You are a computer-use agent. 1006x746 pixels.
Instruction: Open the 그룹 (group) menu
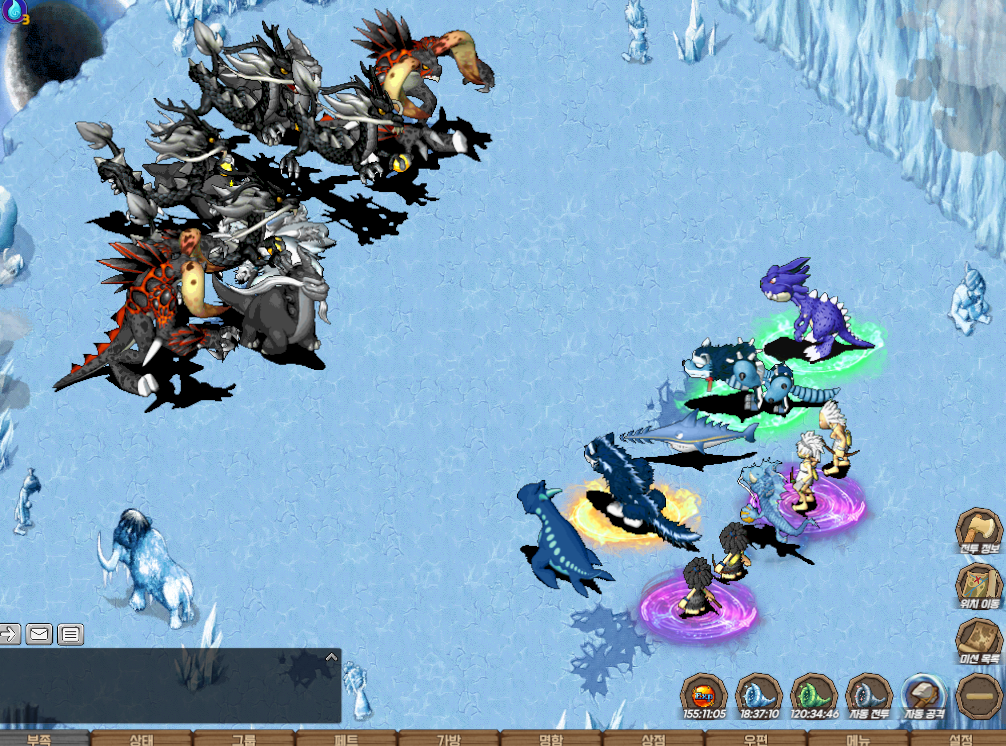(x=244, y=739)
